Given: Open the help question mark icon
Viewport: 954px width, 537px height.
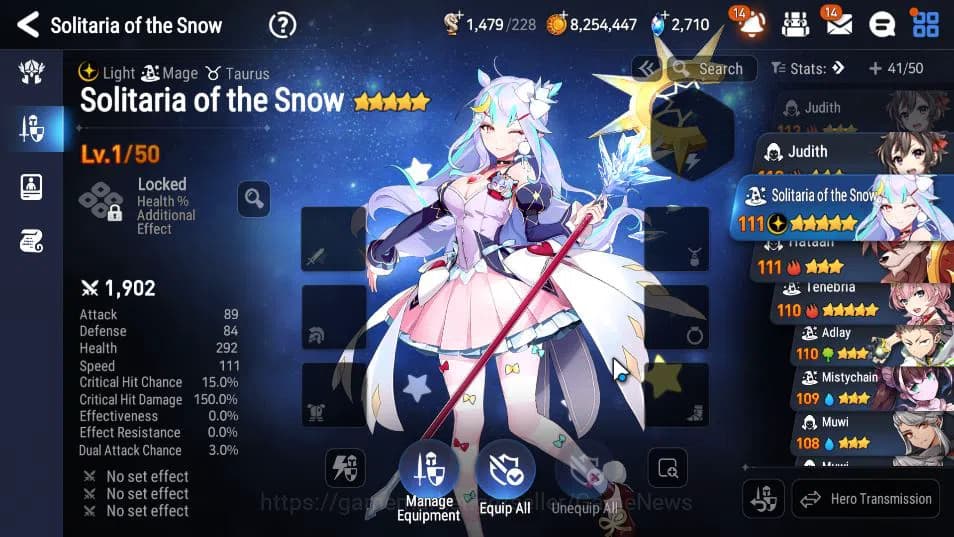Looking at the screenshot, I should point(283,25).
